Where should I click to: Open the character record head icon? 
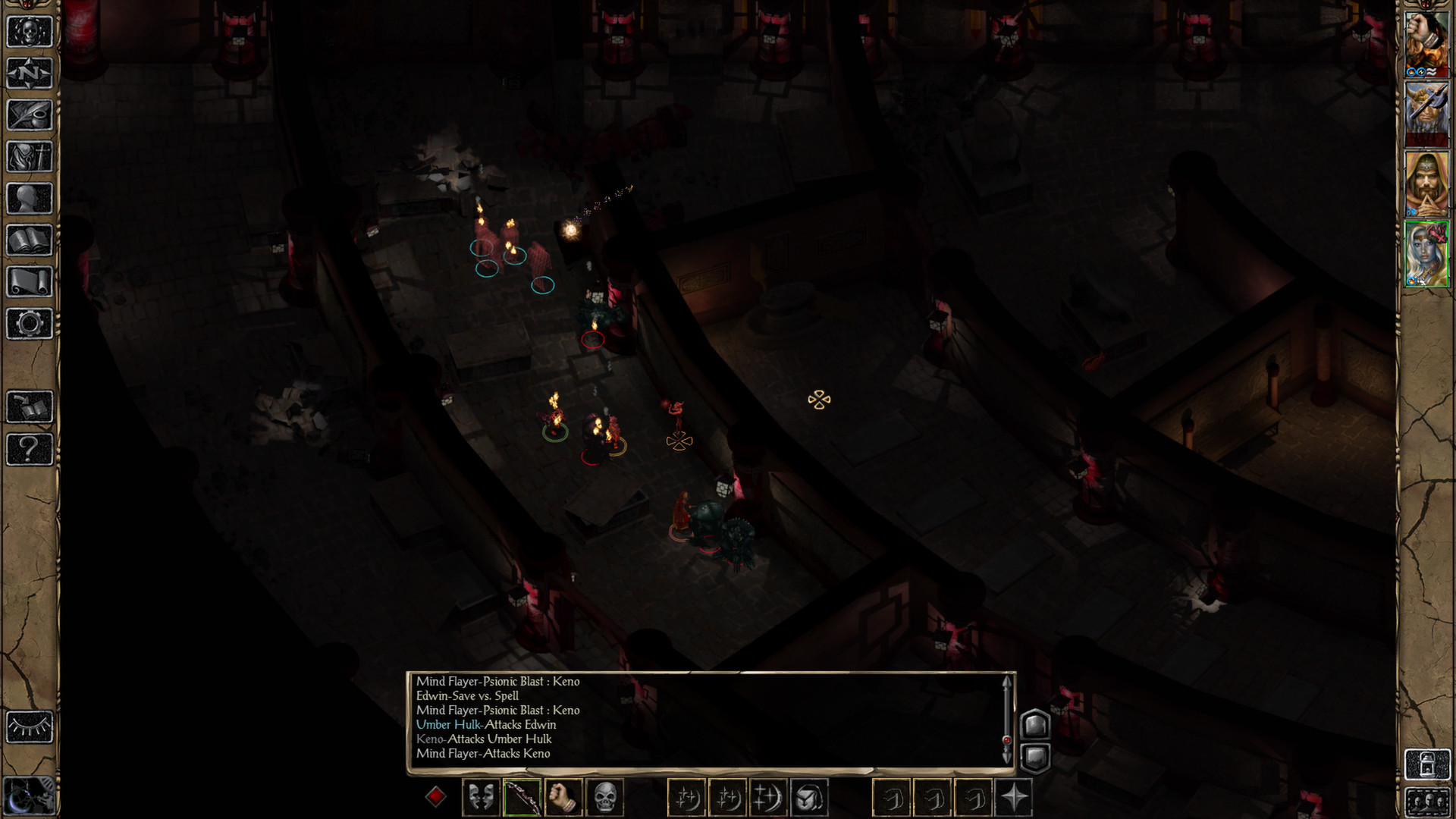[x=30, y=199]
